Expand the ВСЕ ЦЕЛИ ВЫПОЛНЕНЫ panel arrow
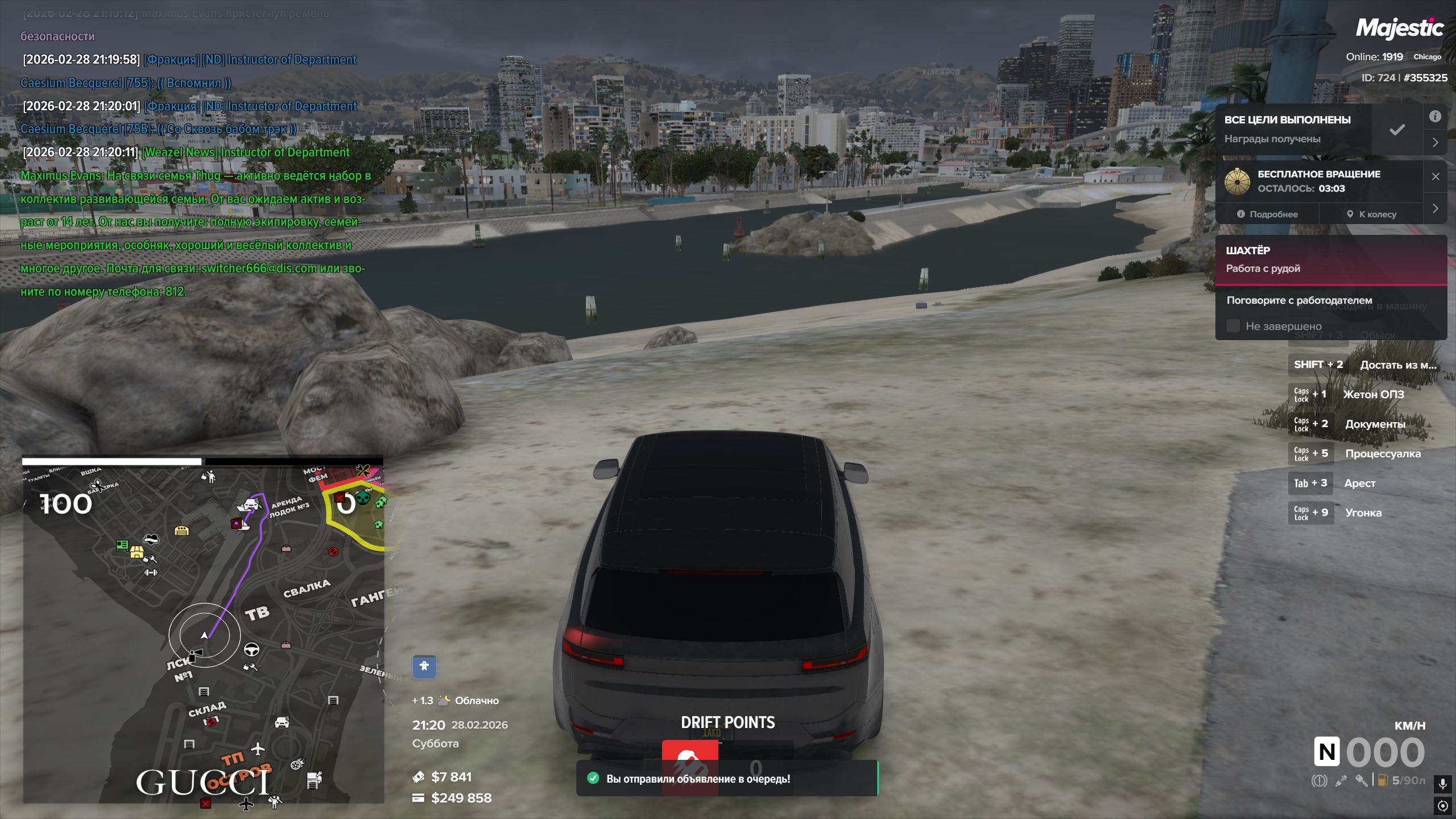This screenshot has height=819, width=1456. tap(1436, 143)
